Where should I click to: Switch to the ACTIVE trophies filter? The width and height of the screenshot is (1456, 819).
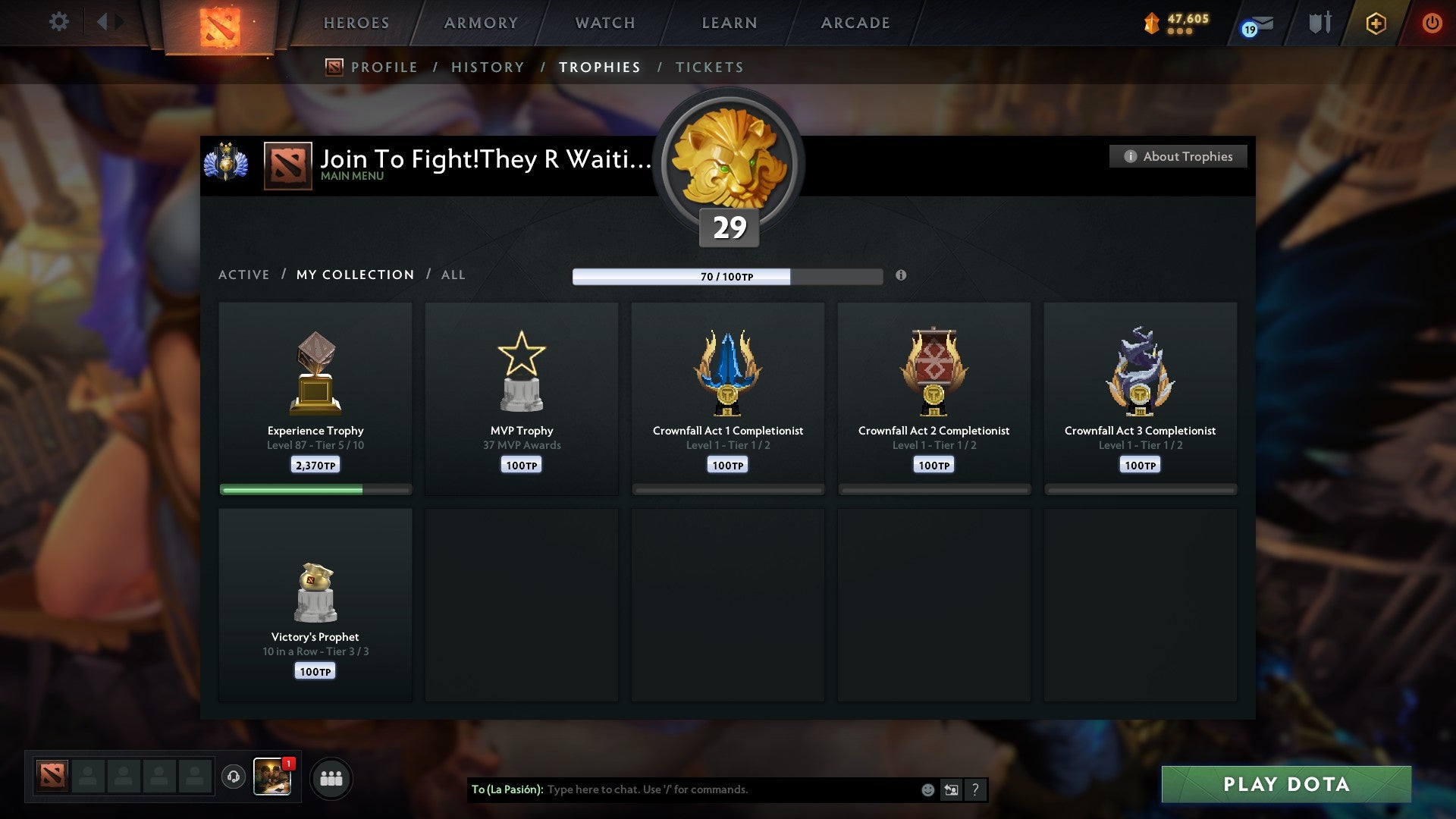coord(244,275)
